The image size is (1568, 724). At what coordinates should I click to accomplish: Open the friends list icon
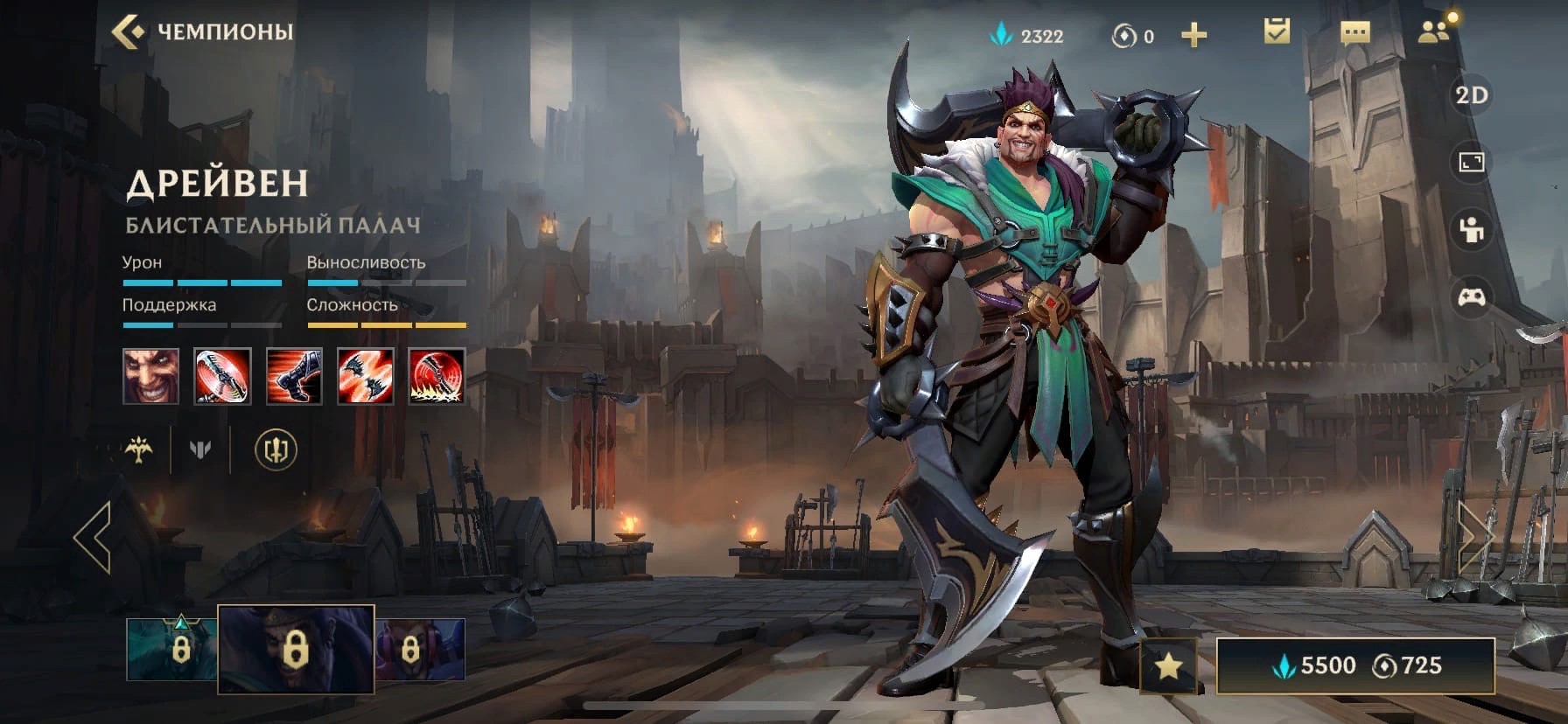point(1433,33)
